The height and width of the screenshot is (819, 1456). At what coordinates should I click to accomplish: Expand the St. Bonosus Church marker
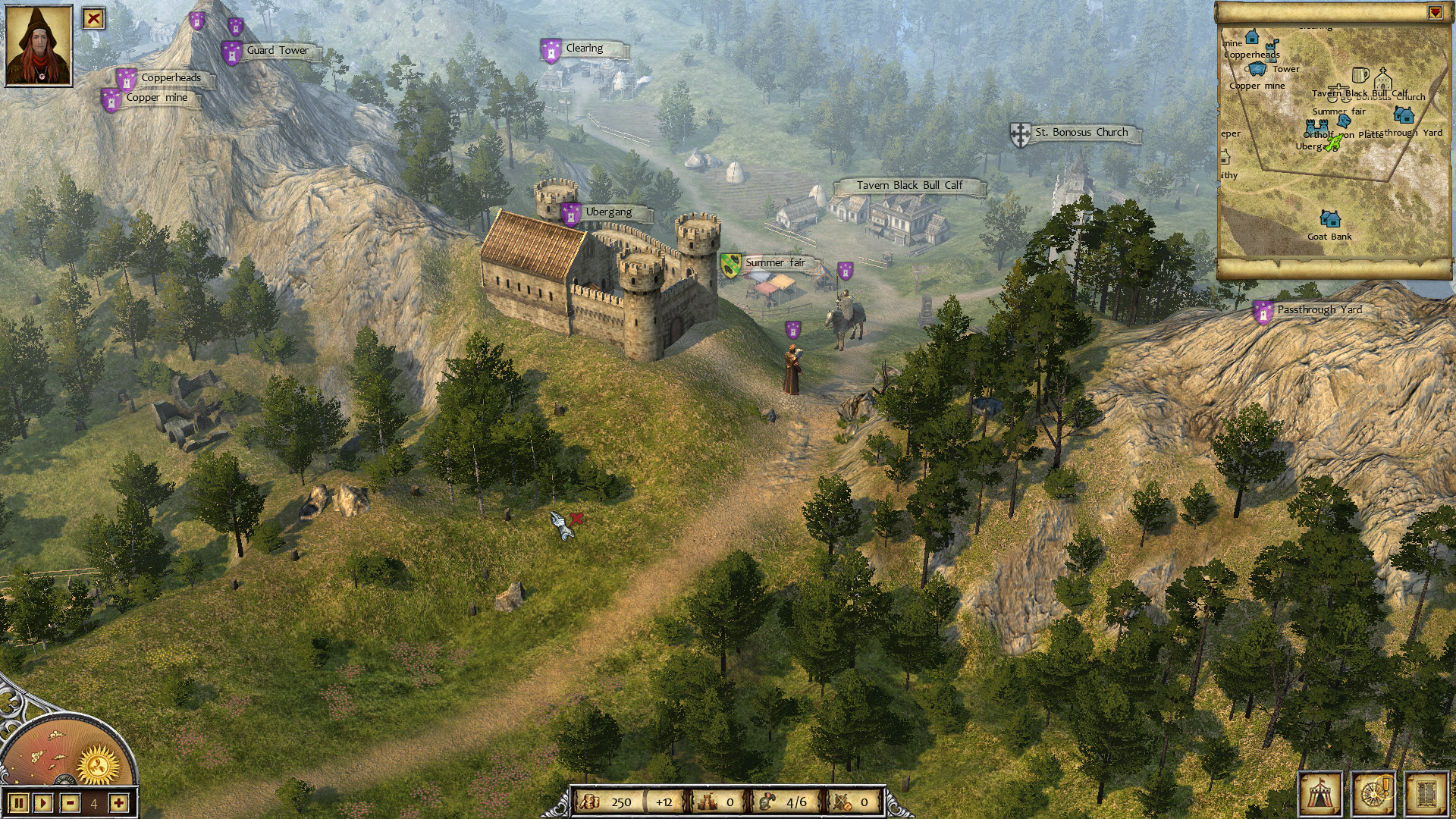(x=1082, y=131)
